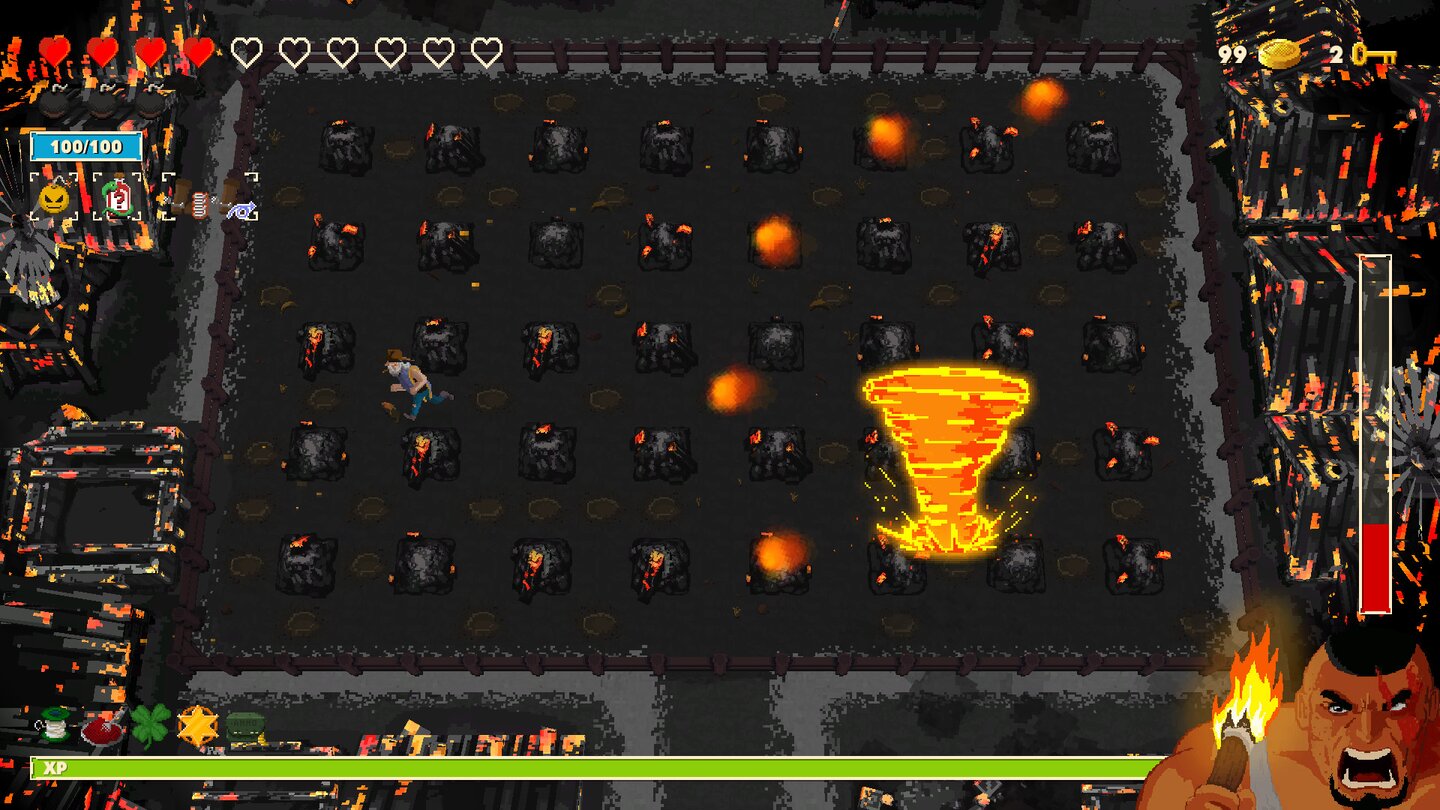Select the thread spool perk icon
Viewport: 1440px width, 810px height.
click(52, 725)
